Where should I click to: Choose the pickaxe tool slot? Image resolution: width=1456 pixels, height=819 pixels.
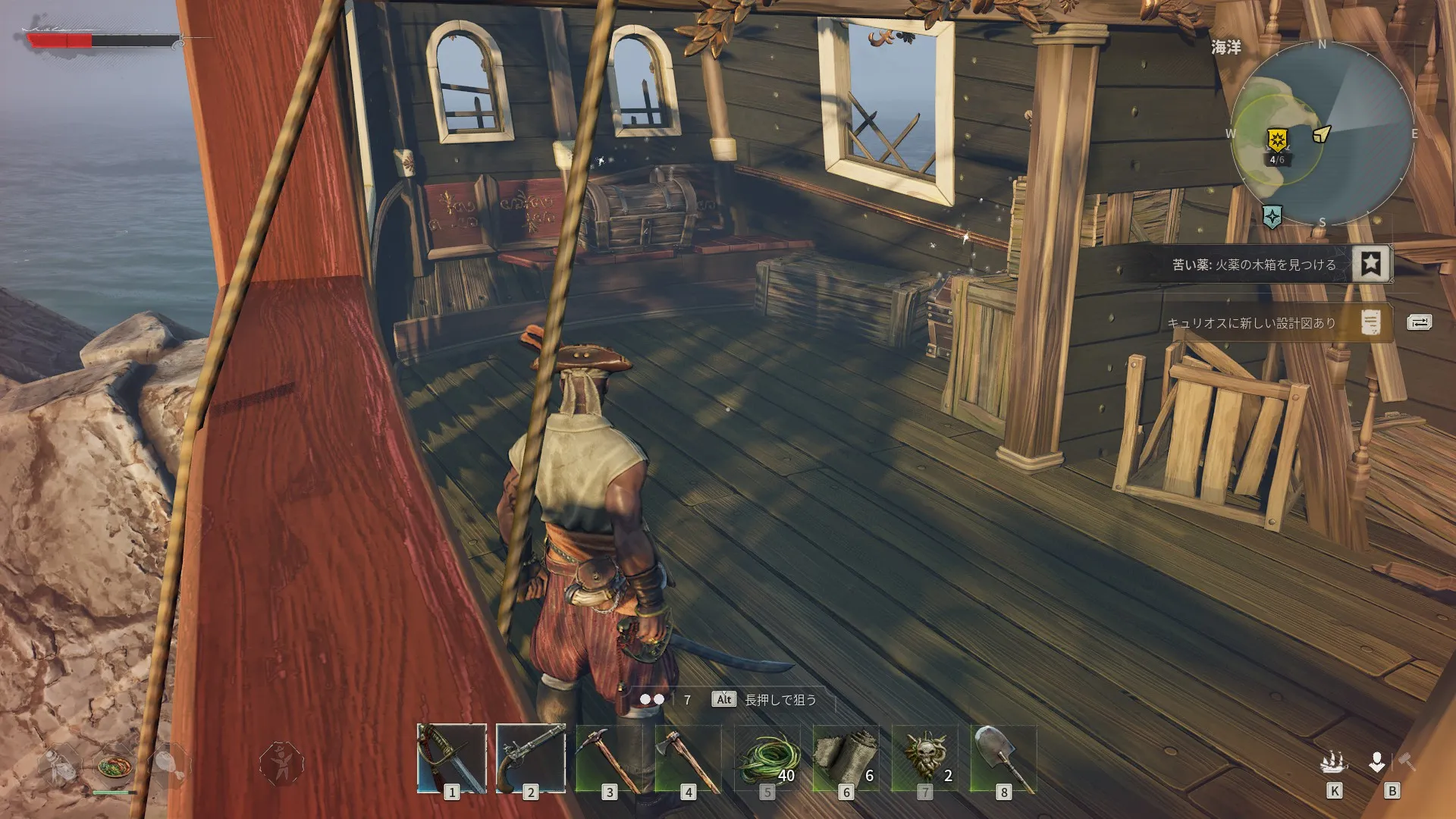click(x=609, y=758)
